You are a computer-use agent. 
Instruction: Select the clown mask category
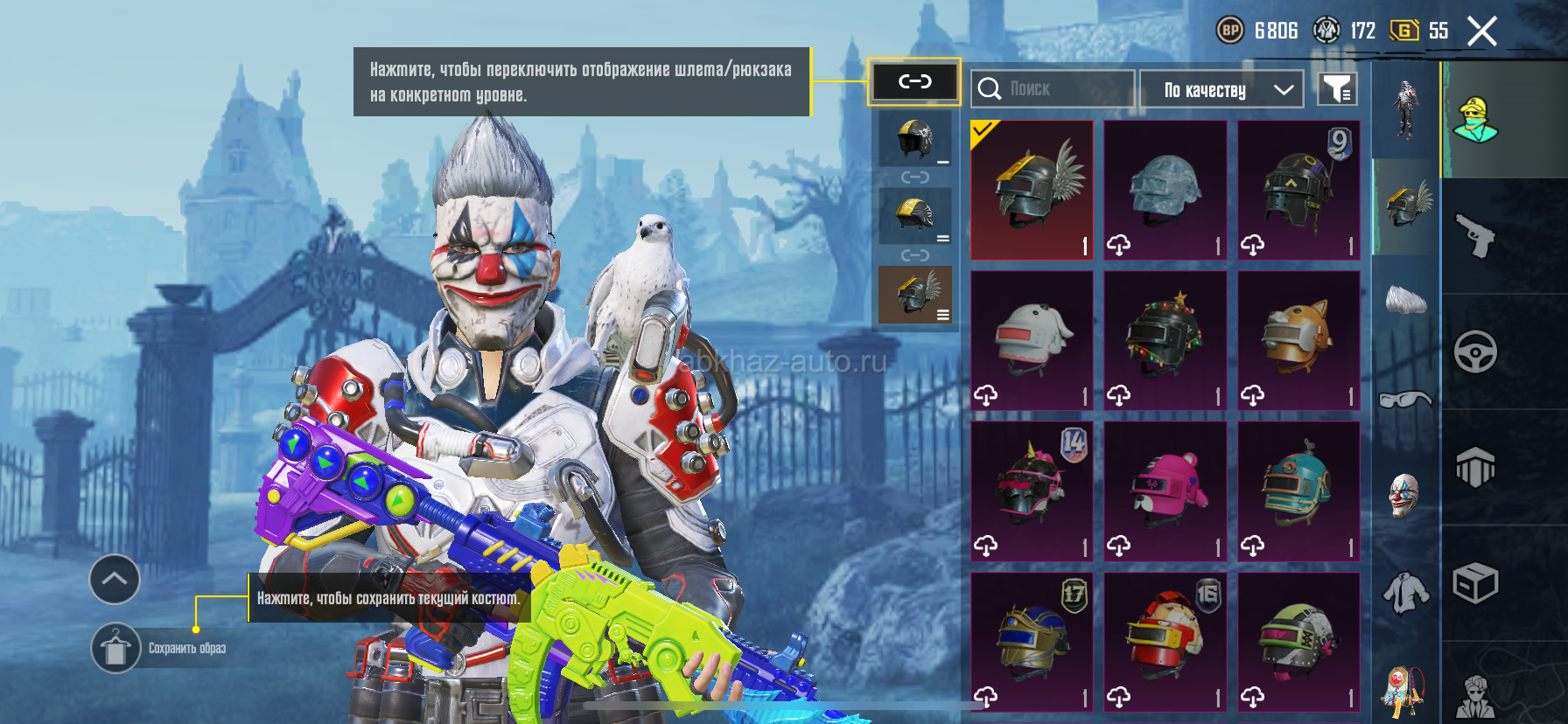(x=1404, y=494)
